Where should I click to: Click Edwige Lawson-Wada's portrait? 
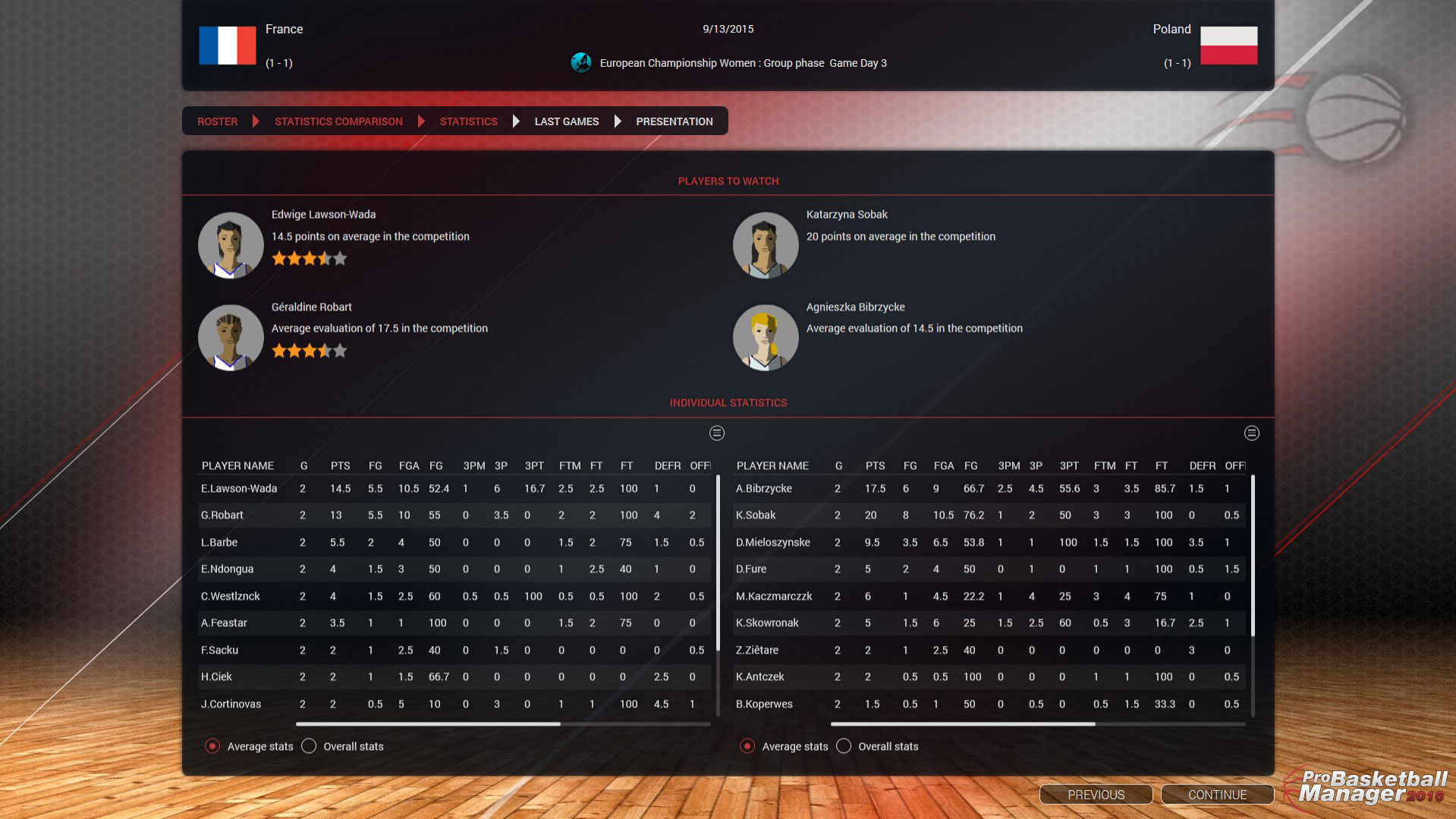coord(231,244)
